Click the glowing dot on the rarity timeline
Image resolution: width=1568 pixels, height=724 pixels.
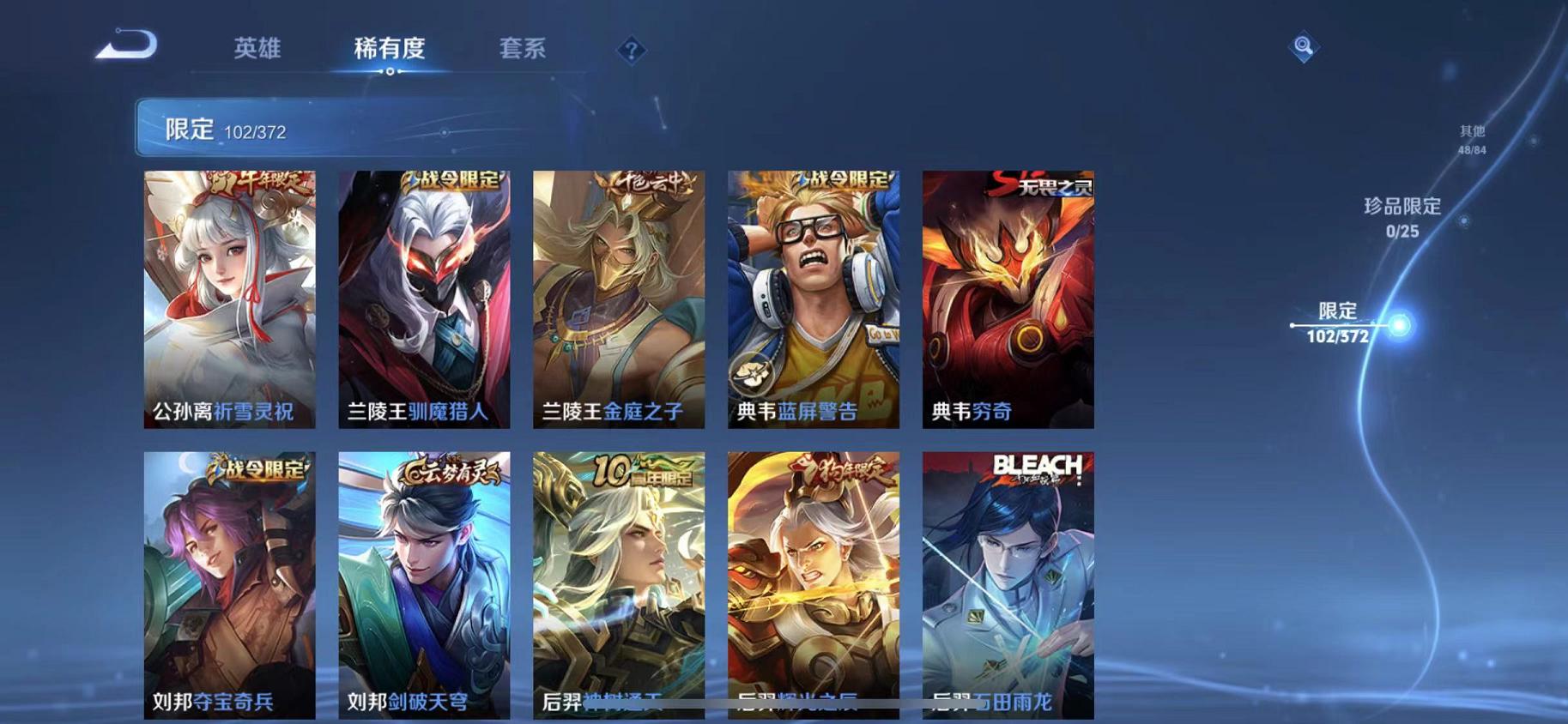[1399, 324]
